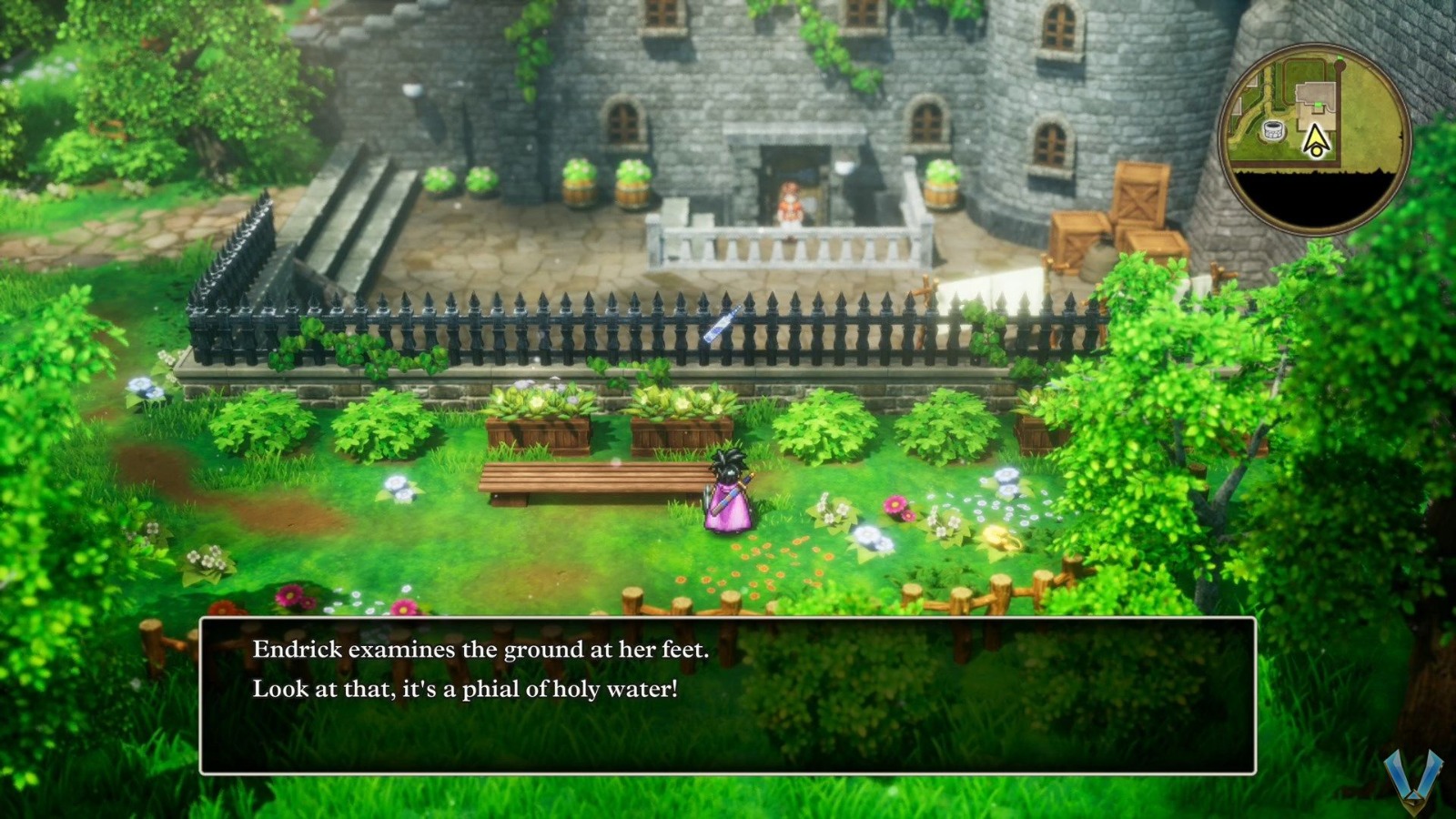The width and height of the screenshot is (1456, 819).
Task: Click the green exit marker atop the minimap
Action: click(x=1340, y=57)
